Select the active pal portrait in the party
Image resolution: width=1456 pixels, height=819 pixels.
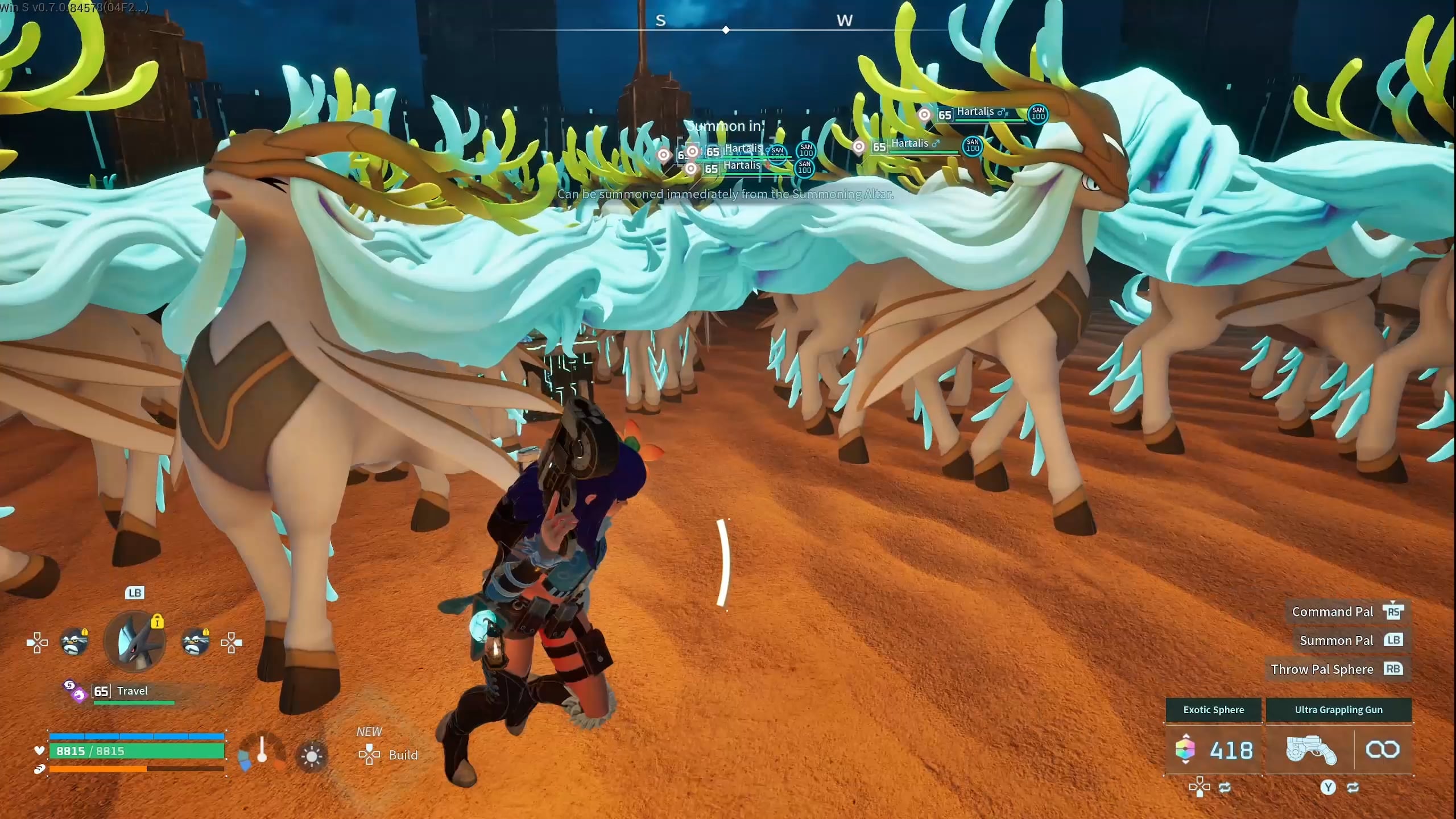pos(135,642)
